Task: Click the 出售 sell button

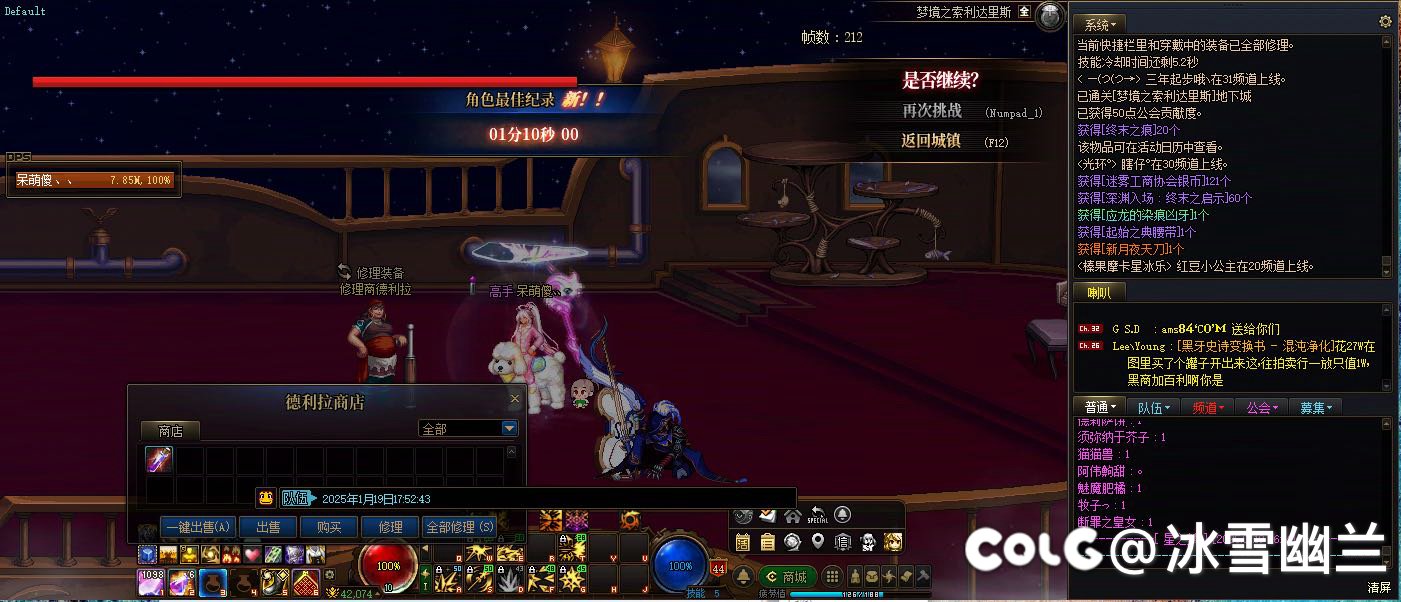Action: coord(268,527)
